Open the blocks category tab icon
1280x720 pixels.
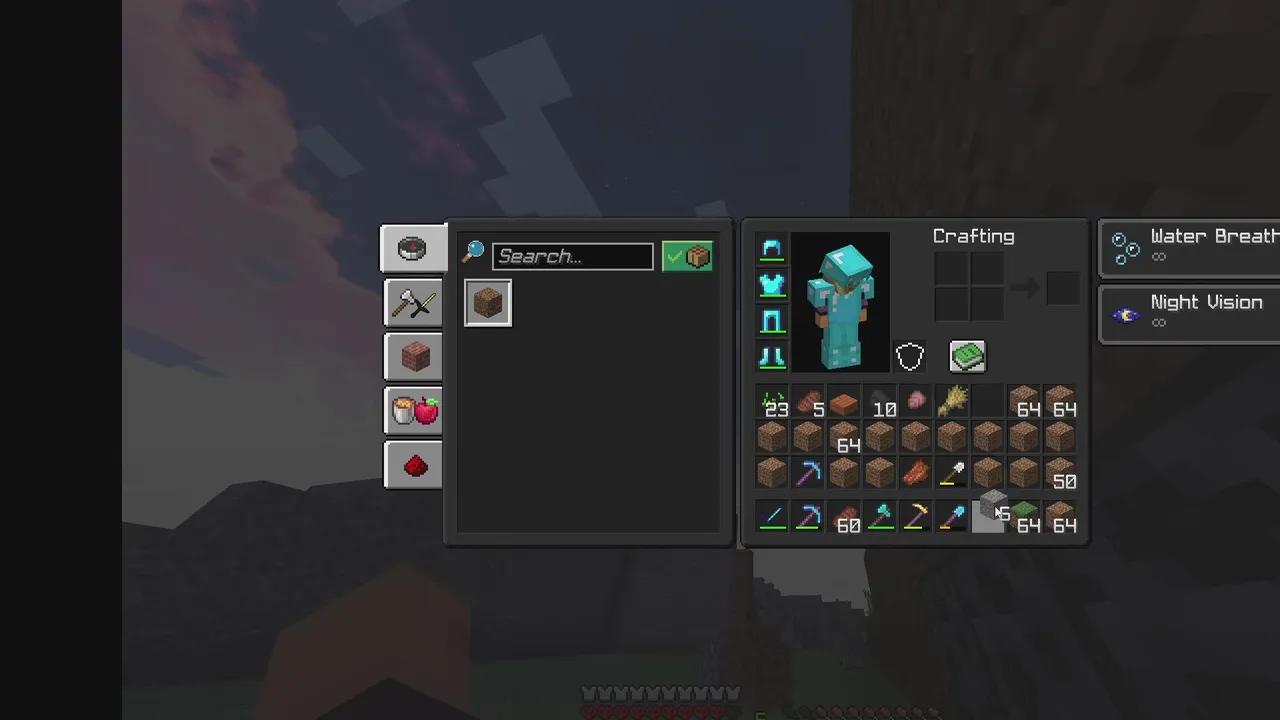pyautogui.click(x=413, y=357)
